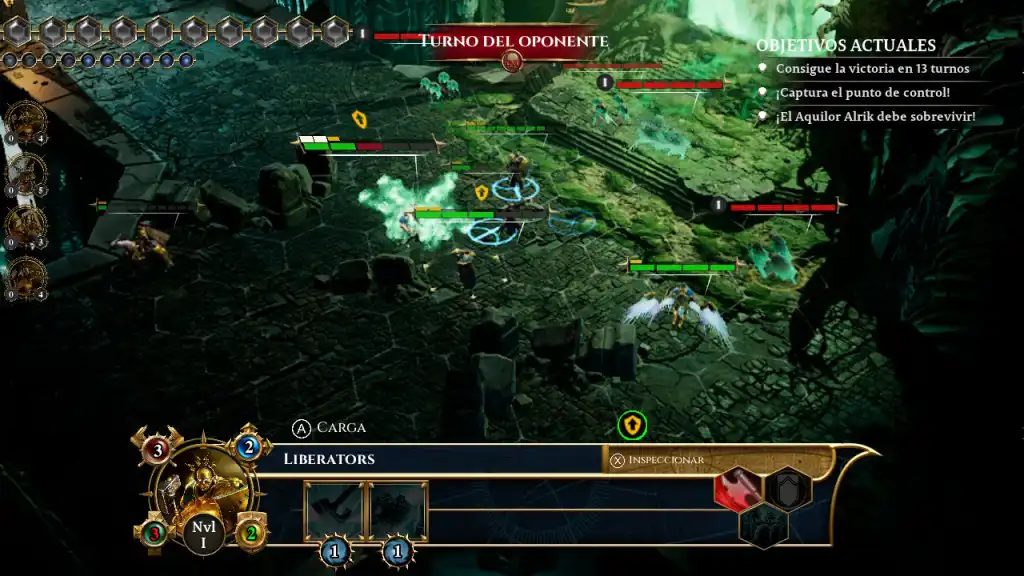The image size is (1024, 576).
Task: Click the 'El Aquilor Alrik debe sobrevivir' objective
Action: [874, 117]
